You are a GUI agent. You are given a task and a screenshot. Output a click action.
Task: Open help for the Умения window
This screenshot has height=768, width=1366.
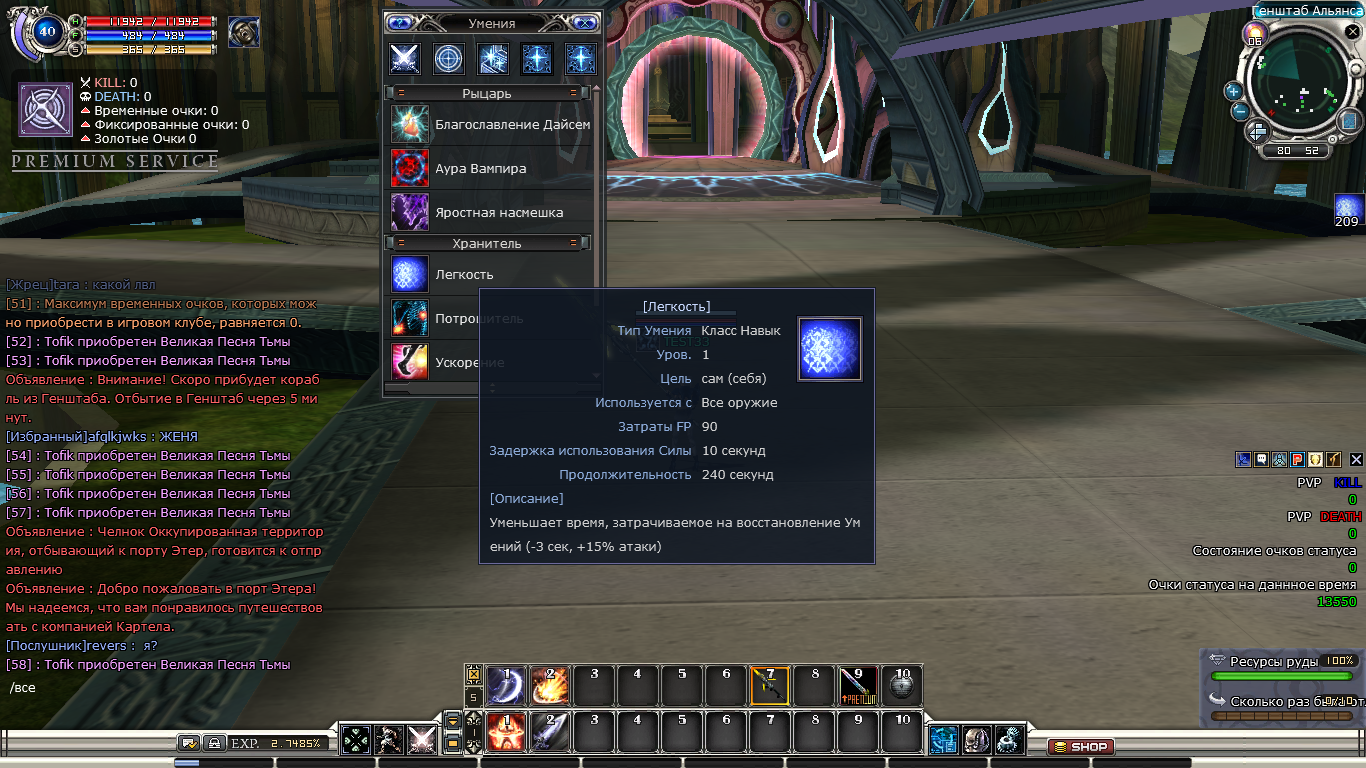coord(400,23)
